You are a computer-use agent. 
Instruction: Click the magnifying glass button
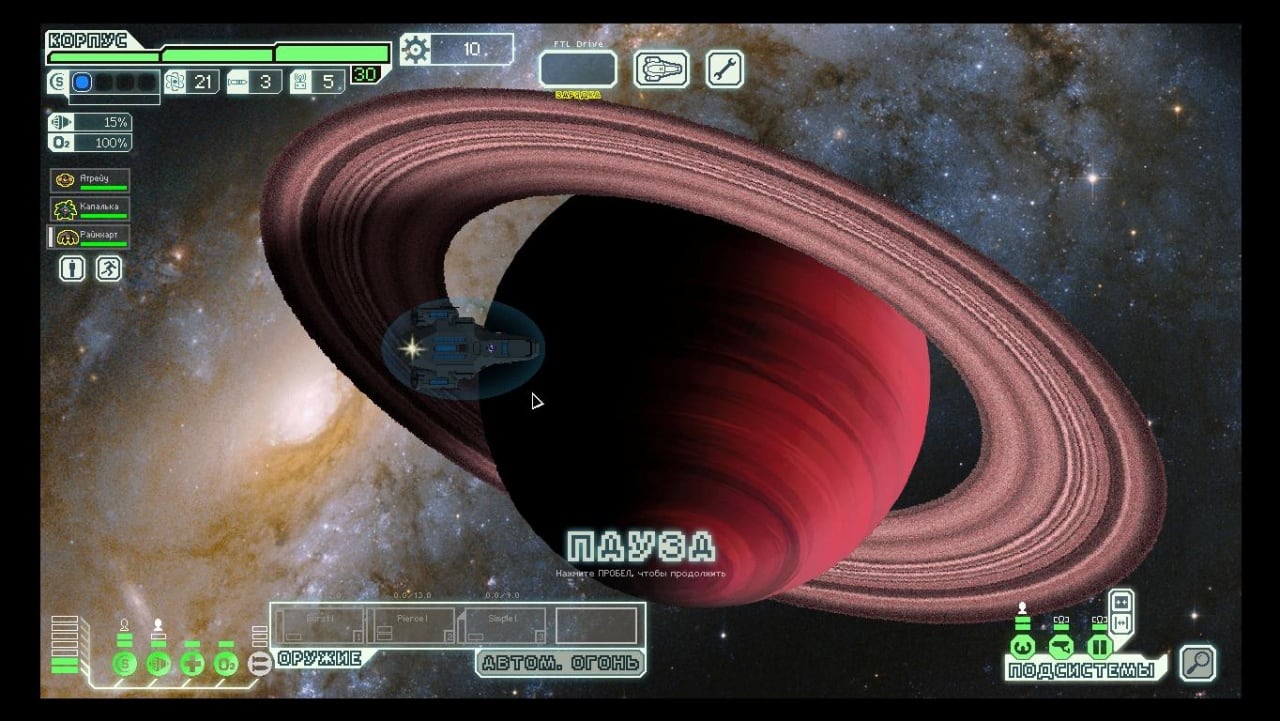click(x=1197, y=663)
